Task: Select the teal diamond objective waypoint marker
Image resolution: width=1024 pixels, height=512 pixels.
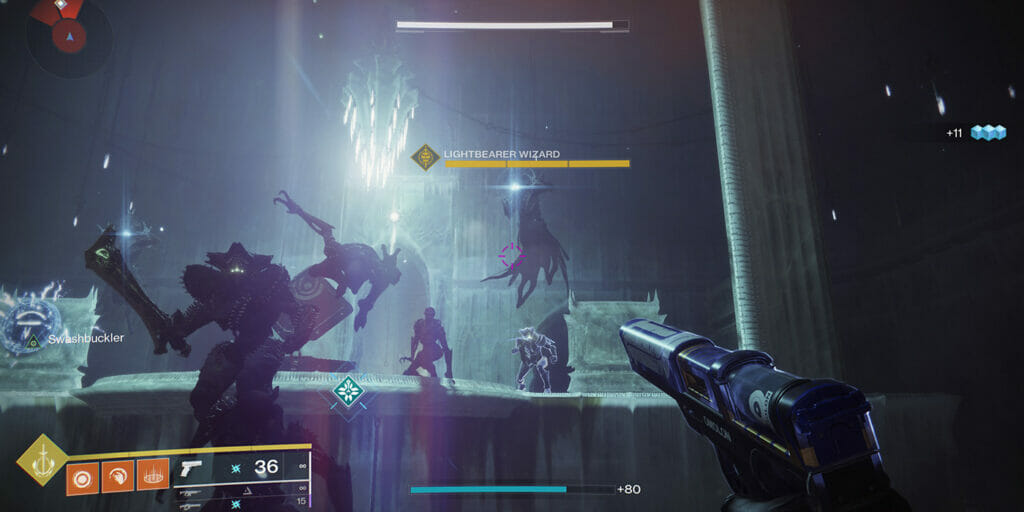Action: click(x=347, y=390)
